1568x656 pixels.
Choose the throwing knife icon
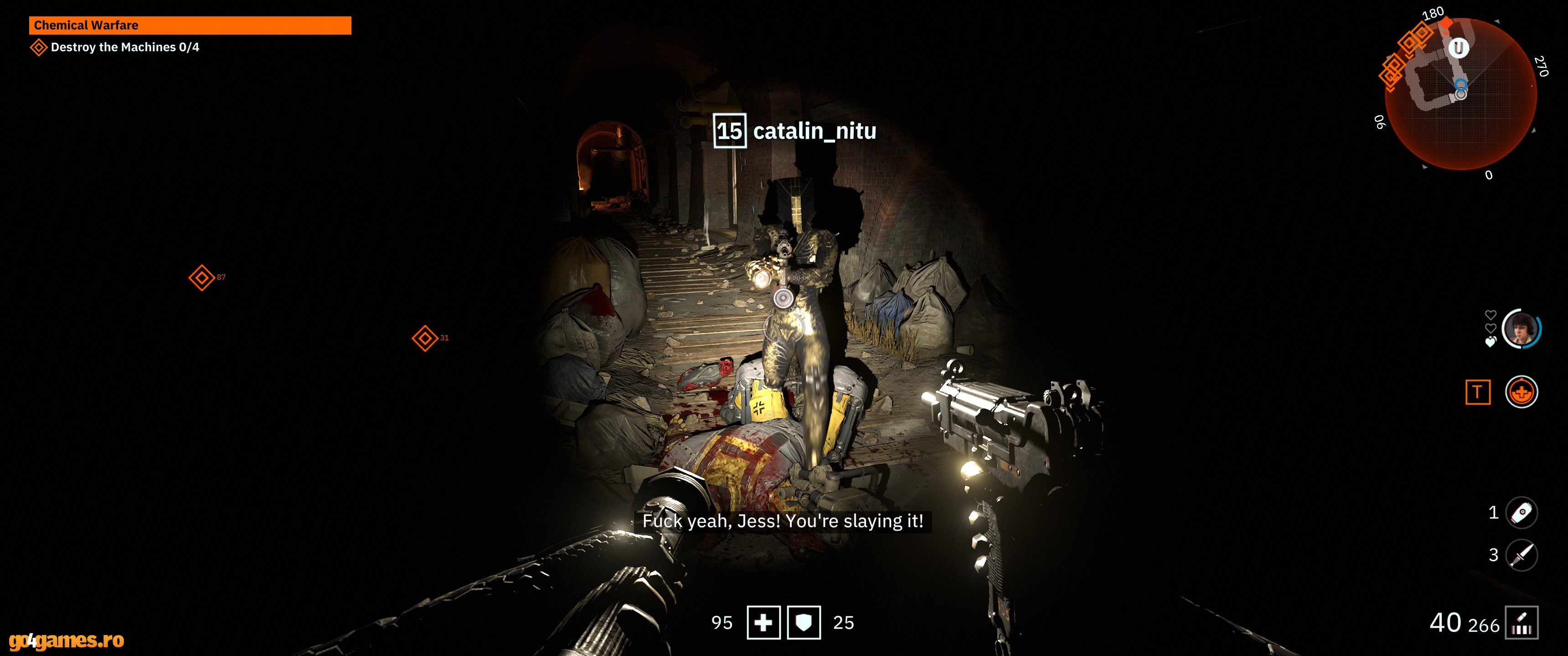click(1521, 555)
